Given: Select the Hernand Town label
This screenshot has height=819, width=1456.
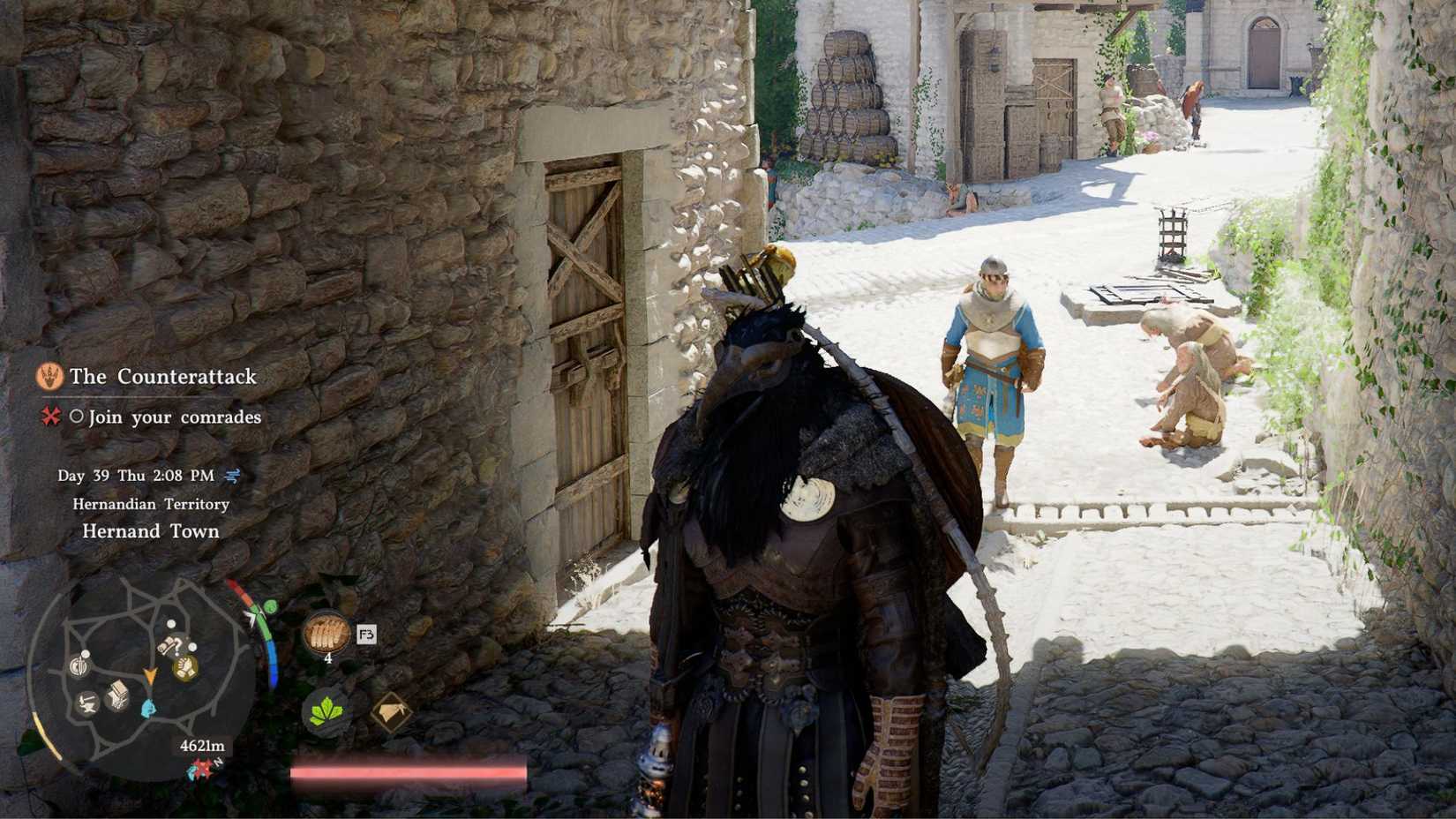Looking at the screenshot, I should point(152,531).
